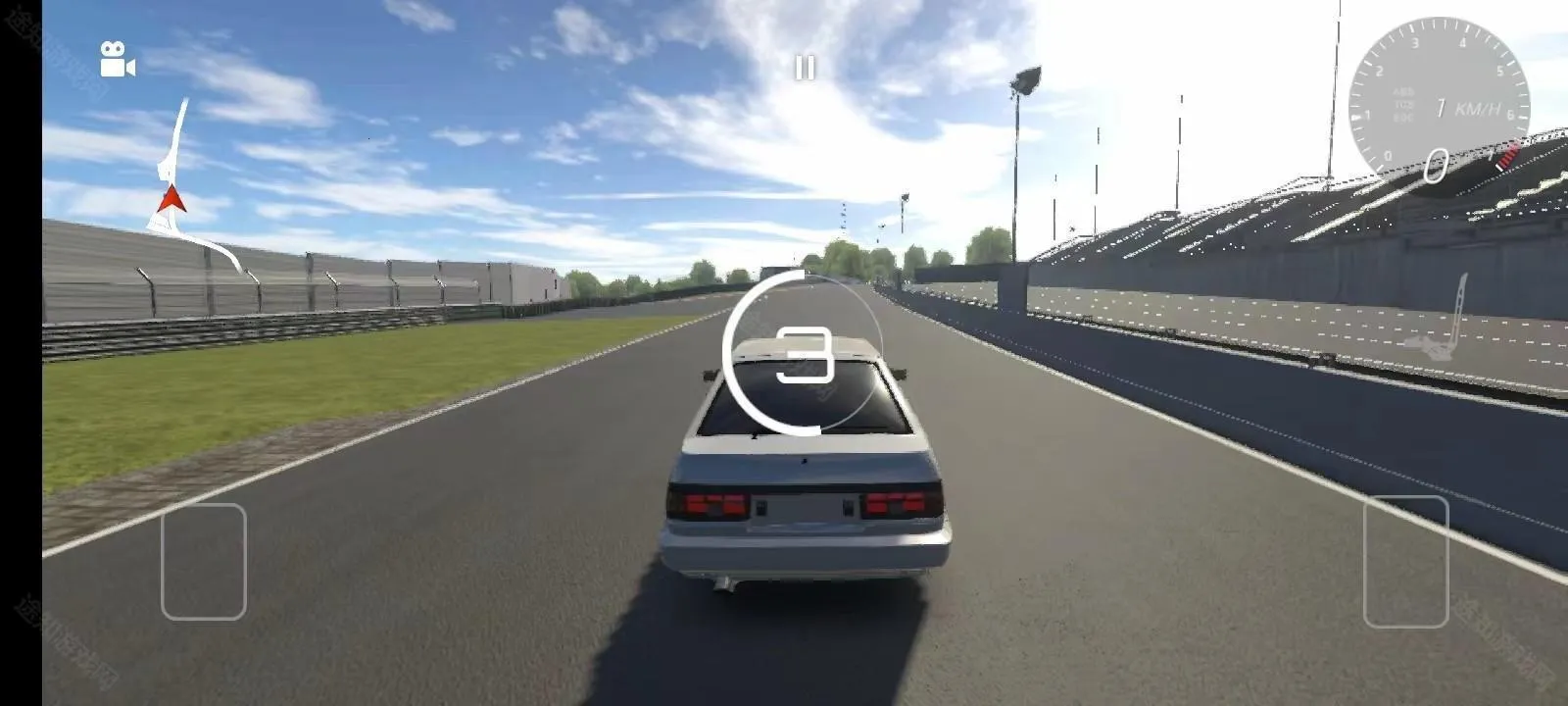Tap the number 6 on the tachometer
Screen dimensions: 1568x706
(x=1510, y=114)
